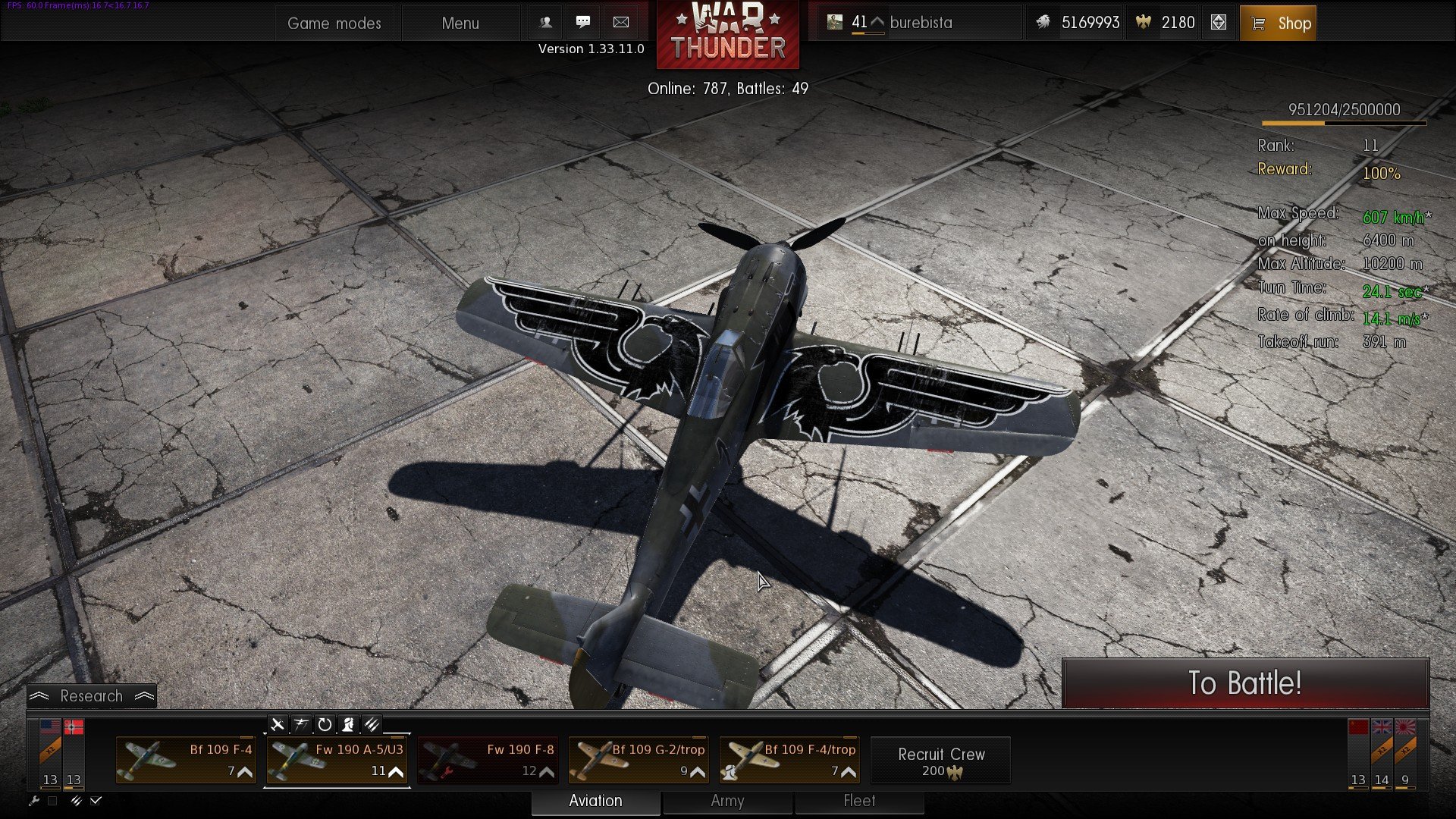Open the main Menu button
1456x819 pixels.
460,23
